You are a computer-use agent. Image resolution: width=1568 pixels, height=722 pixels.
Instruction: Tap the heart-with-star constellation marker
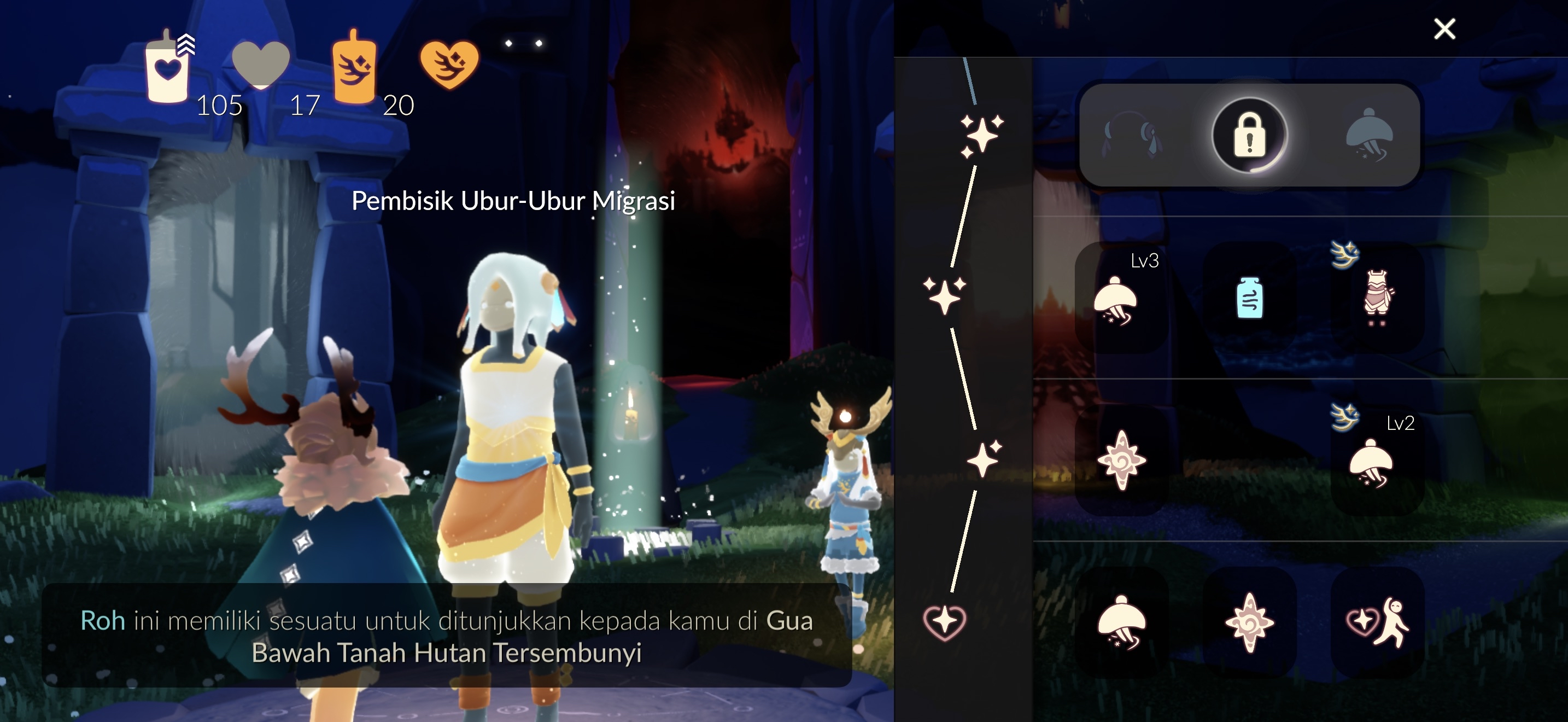(x=944, y=622)
